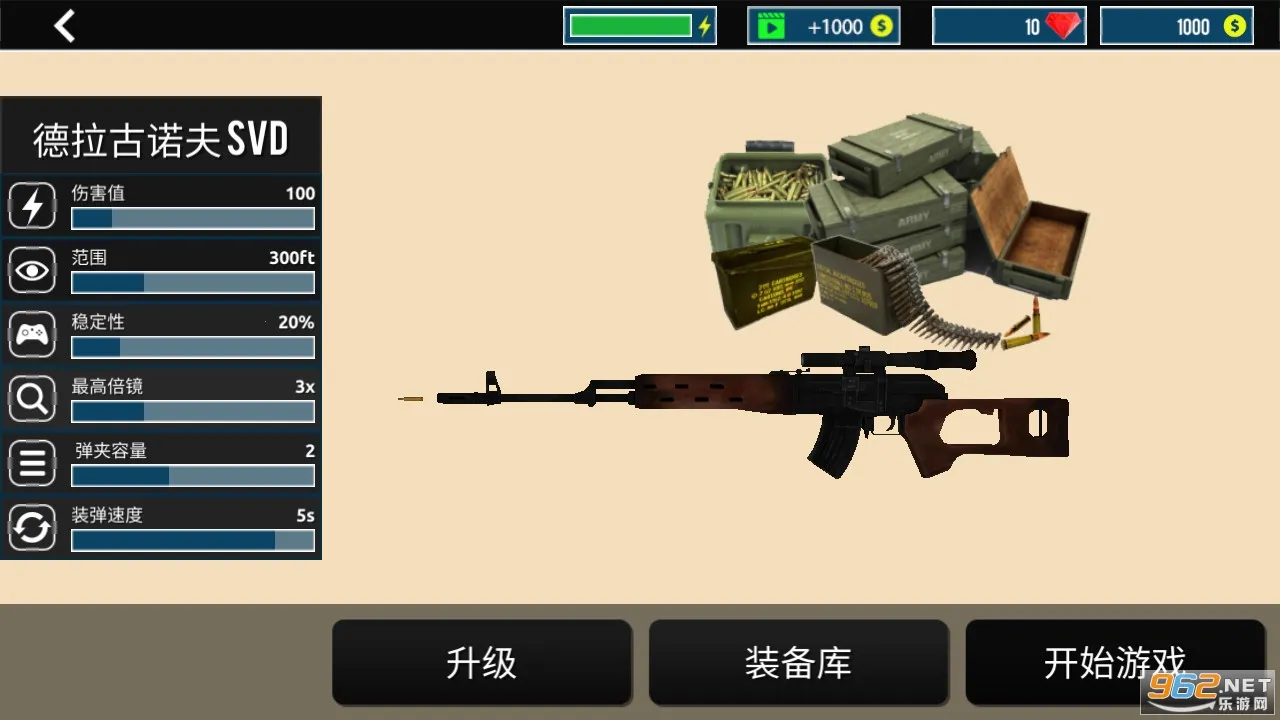Select the damage (伤害值) lightning icon

click(x=32, y=205)
